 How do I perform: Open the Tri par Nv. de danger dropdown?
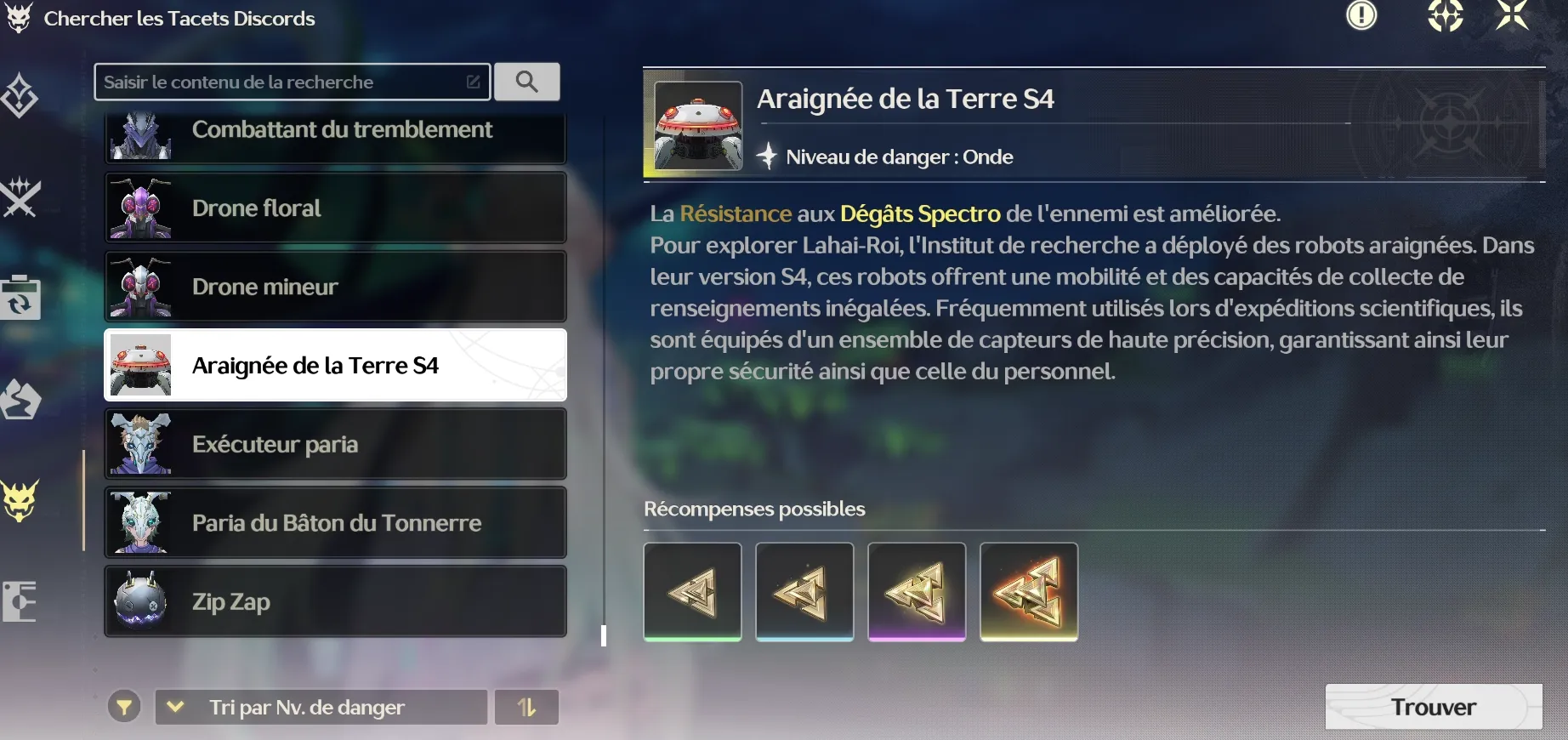pyautogui.click(x=321, y=707)
